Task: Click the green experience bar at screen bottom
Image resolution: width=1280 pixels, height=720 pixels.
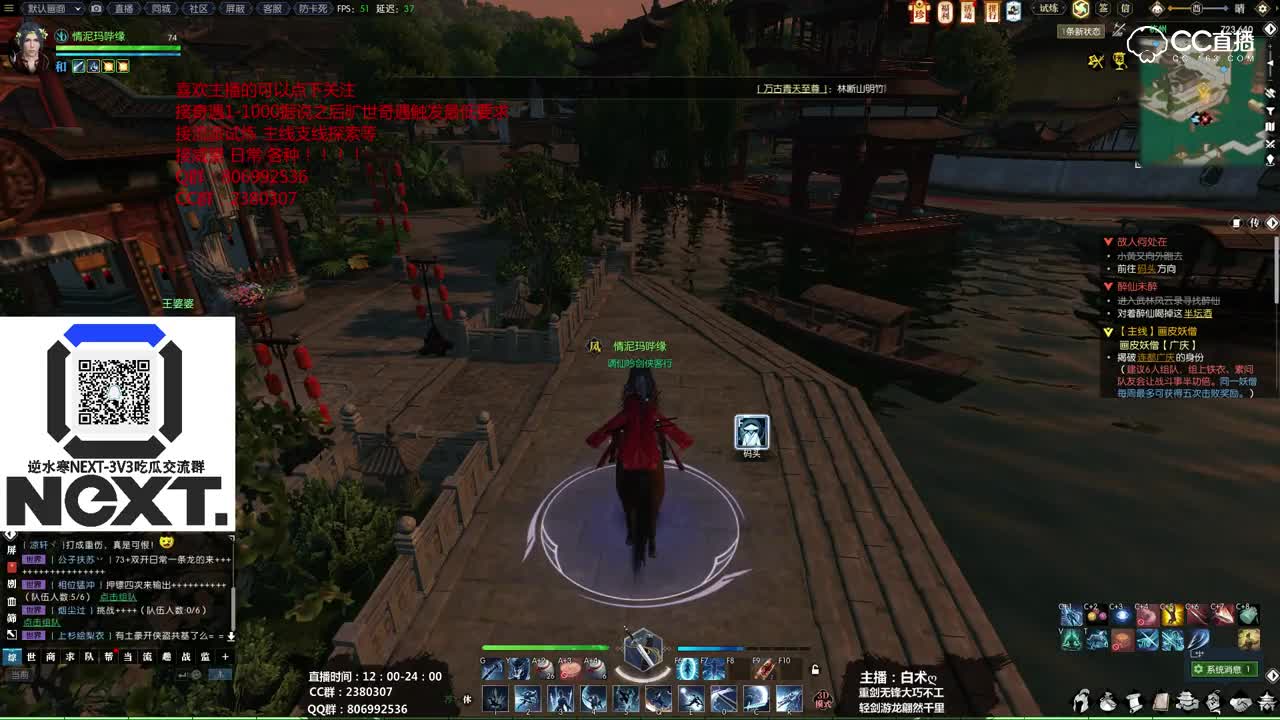Action: (x=640, y=716)
